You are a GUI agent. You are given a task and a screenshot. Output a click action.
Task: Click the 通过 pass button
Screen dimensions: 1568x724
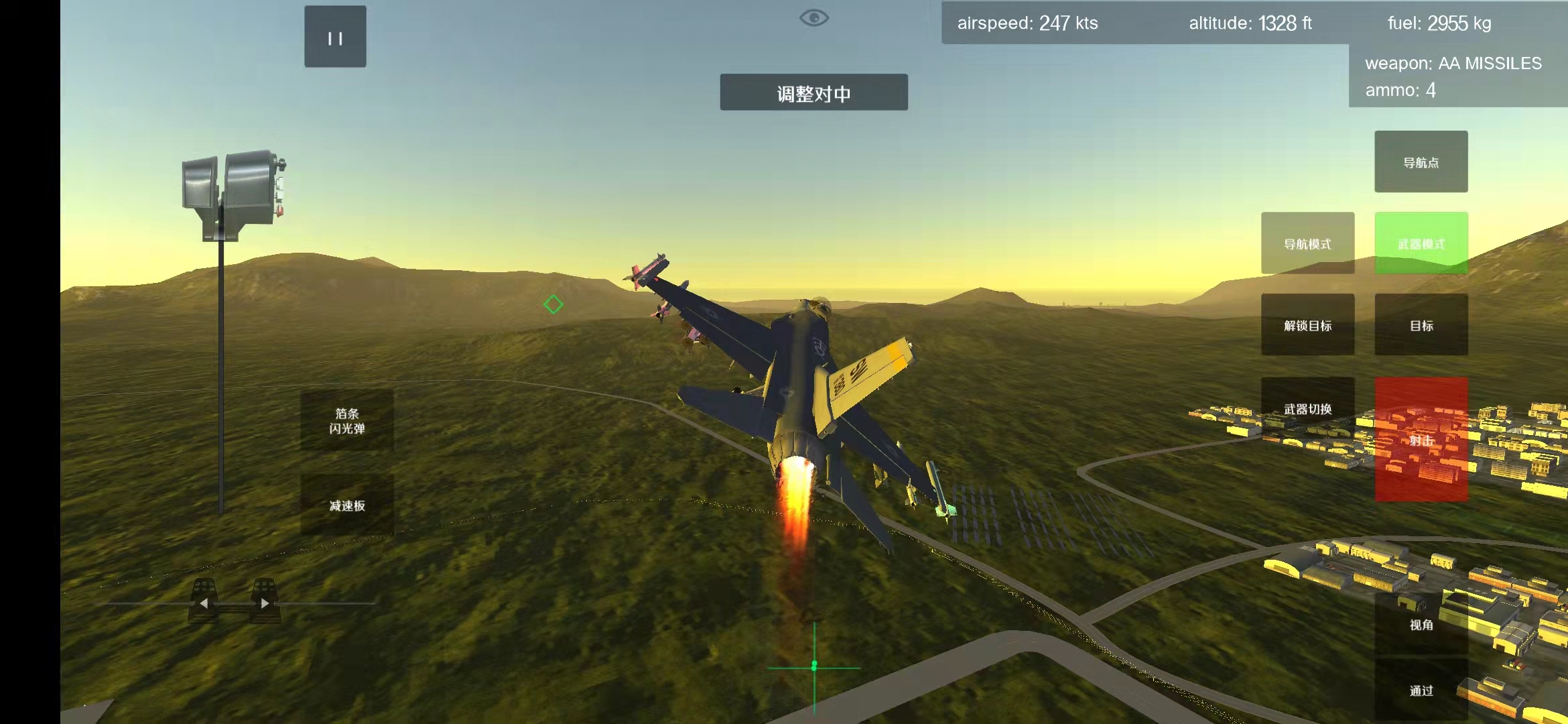[x=1421, y=690]
